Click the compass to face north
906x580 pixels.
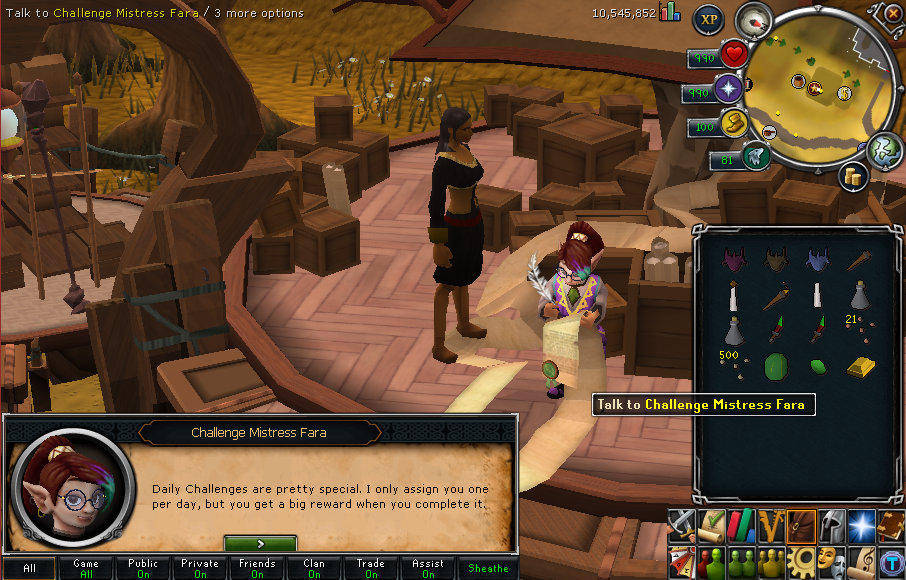(752, 20)
